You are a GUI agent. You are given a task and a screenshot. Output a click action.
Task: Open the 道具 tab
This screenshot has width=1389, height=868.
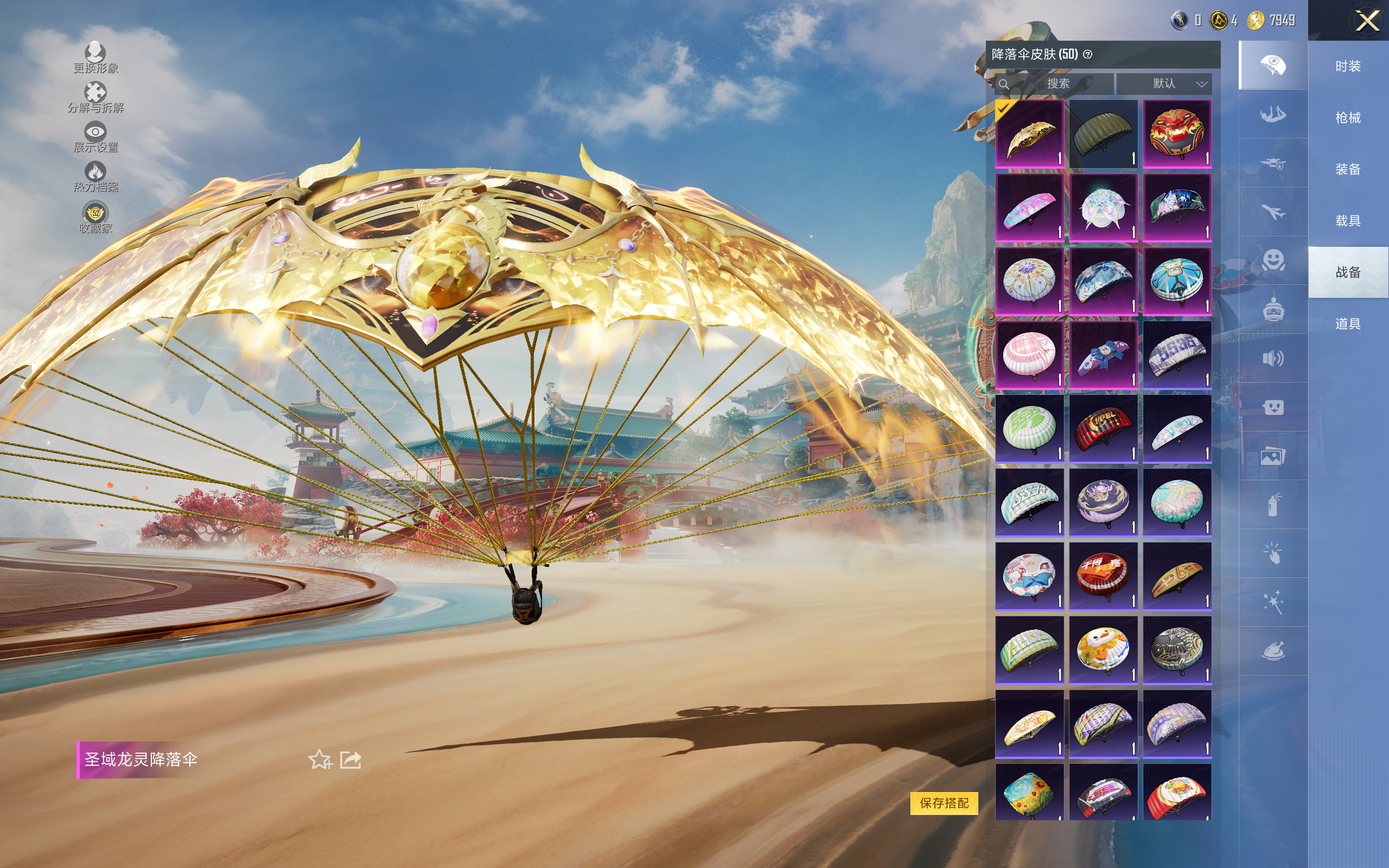[x=1348, y=324]
